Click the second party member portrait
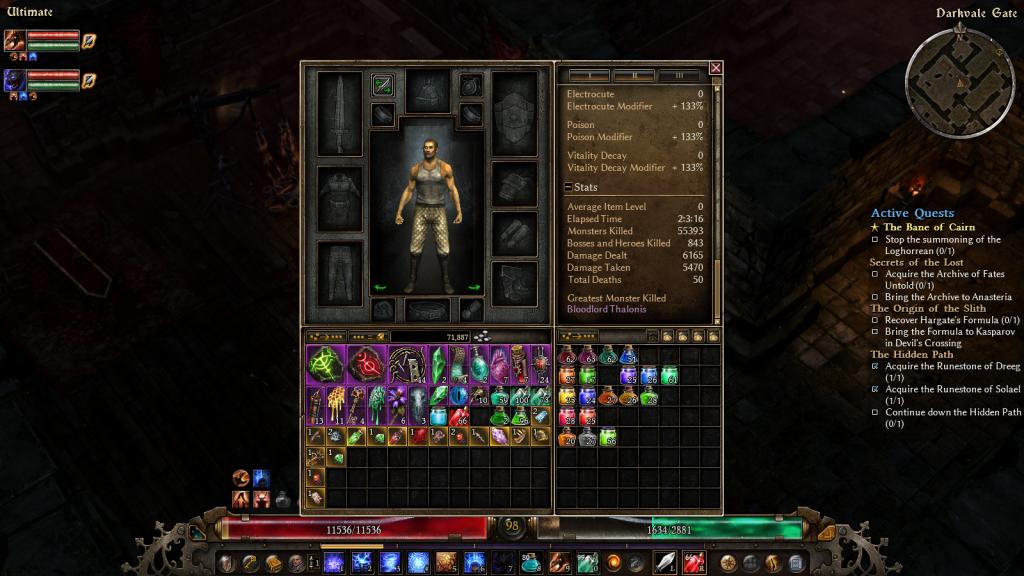The height and width of the screenshot is (576, 1024). click(x=14, y=80)
